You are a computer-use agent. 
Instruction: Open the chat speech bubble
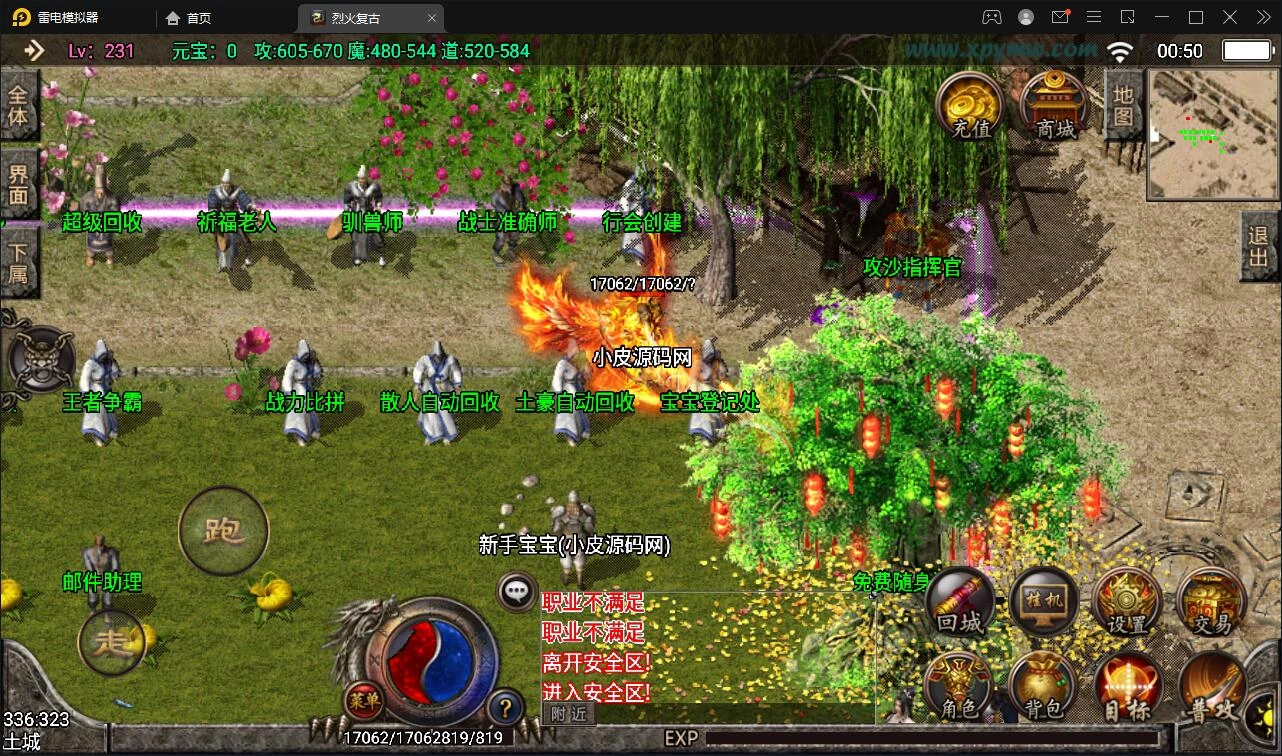(x=517, y=591)
